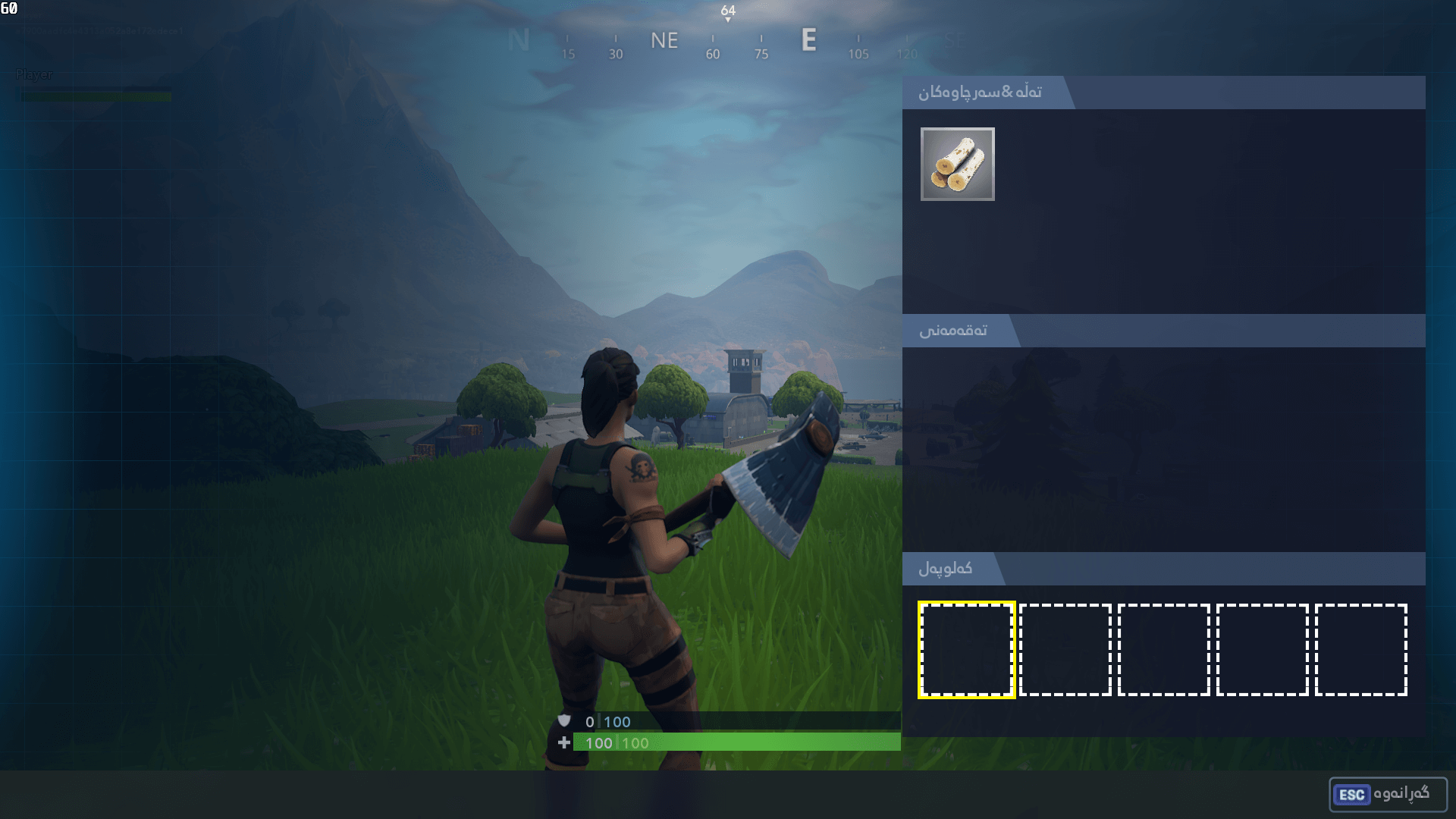
Task: Click the shield value showing 0 of 100
Action: click(x=607, y=722)
